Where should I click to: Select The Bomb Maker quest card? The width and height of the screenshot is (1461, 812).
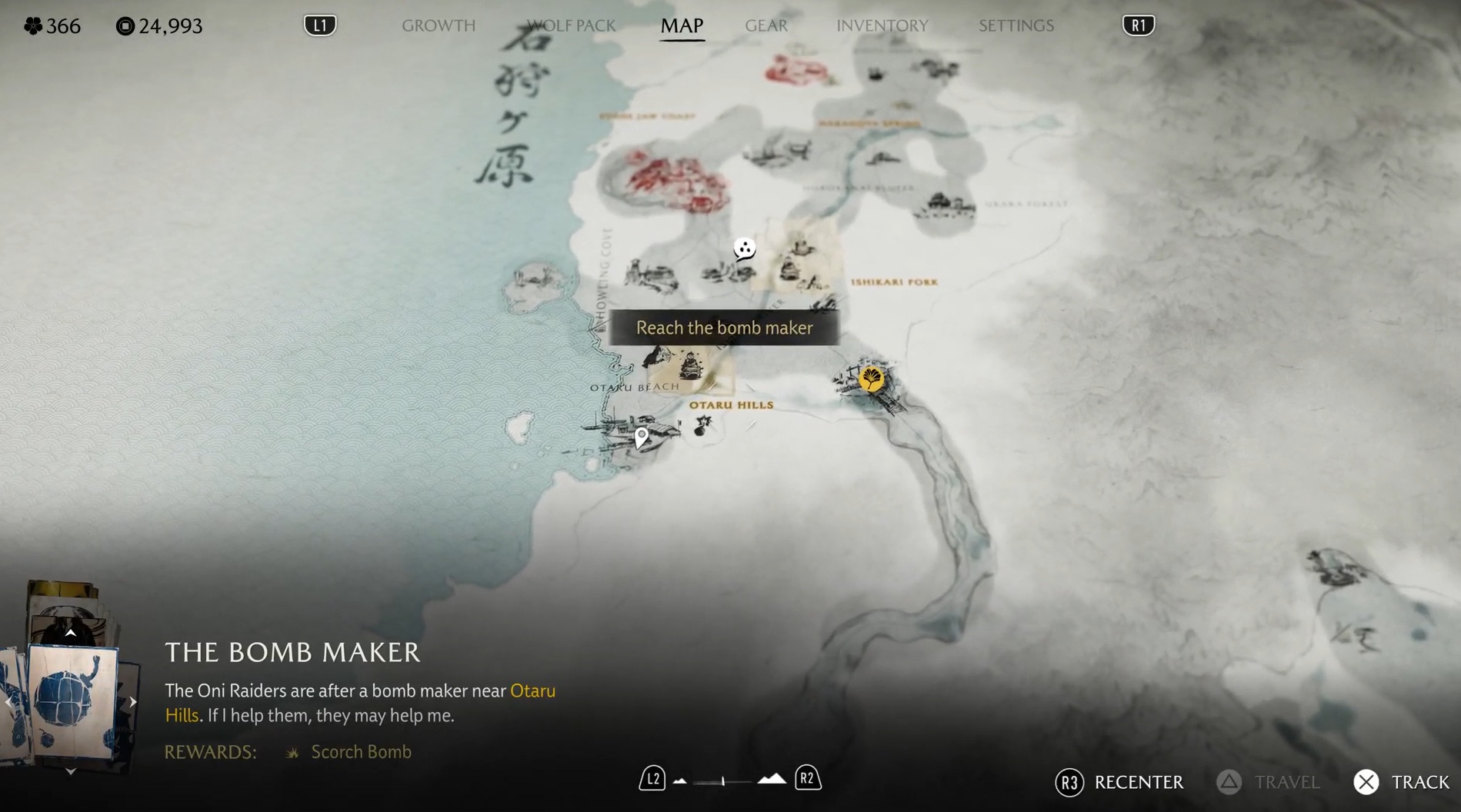pos(72,701)
